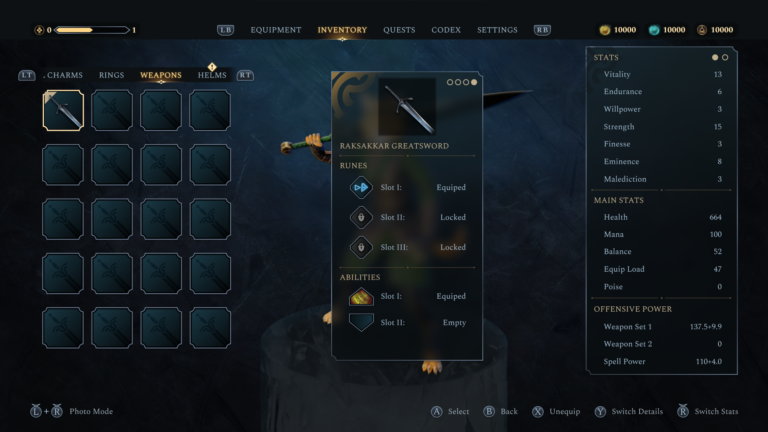
Task: Open the Codex tab
Action: pos(446,30)
